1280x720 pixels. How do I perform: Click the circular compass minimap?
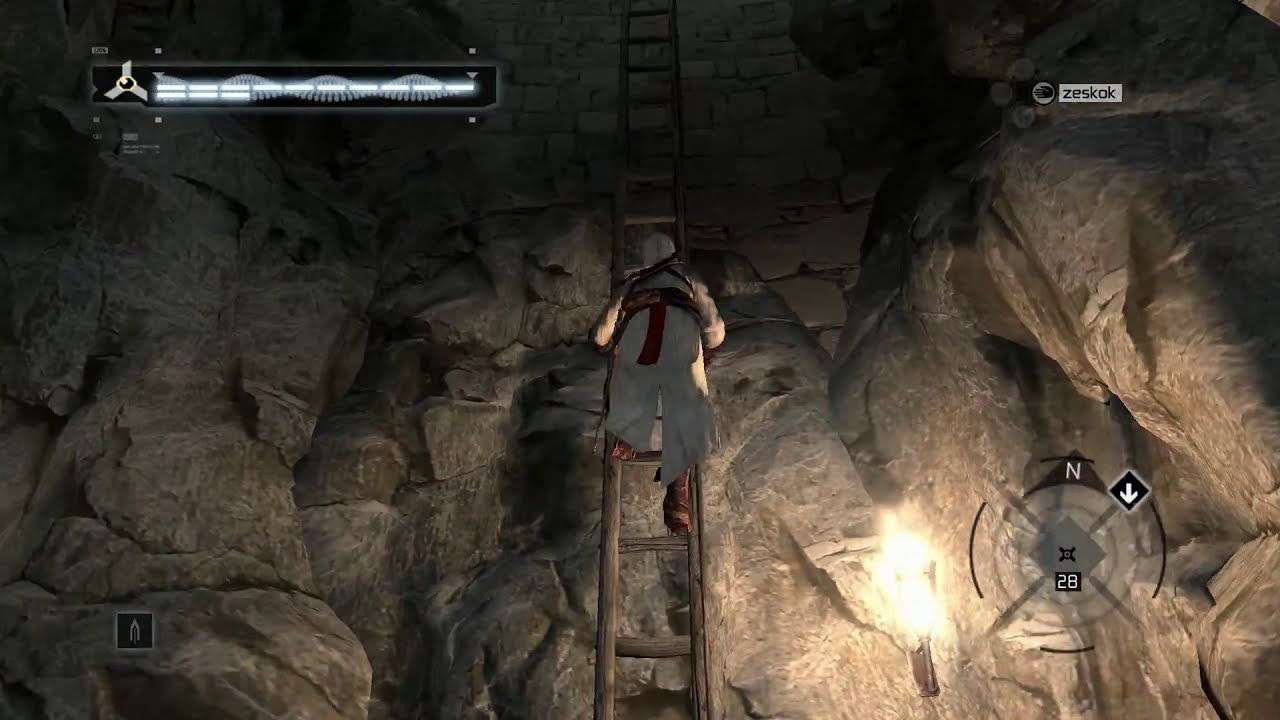tap(1067, 555)
